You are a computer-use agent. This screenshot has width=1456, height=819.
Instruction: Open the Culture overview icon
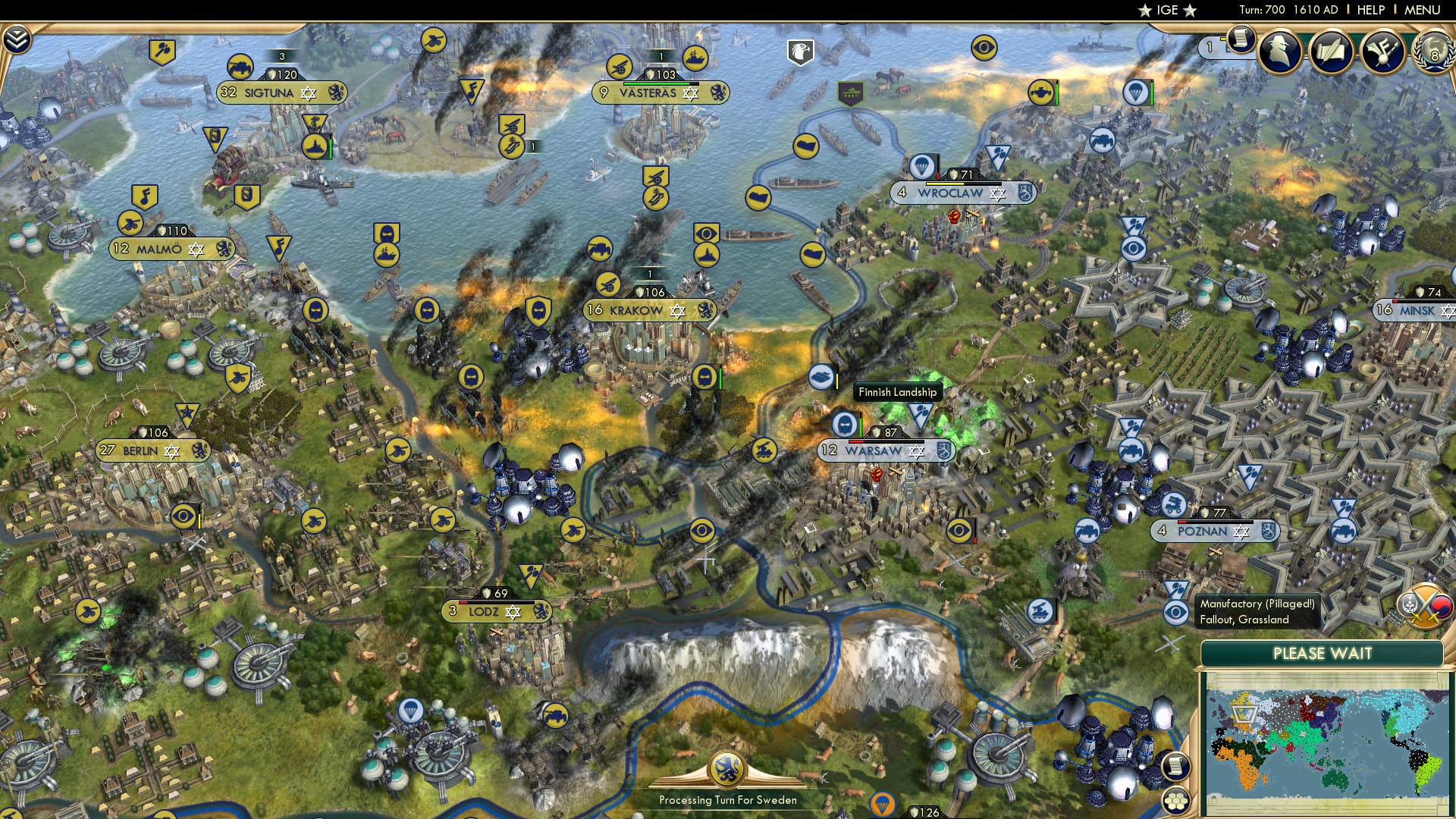[1385, 50]
